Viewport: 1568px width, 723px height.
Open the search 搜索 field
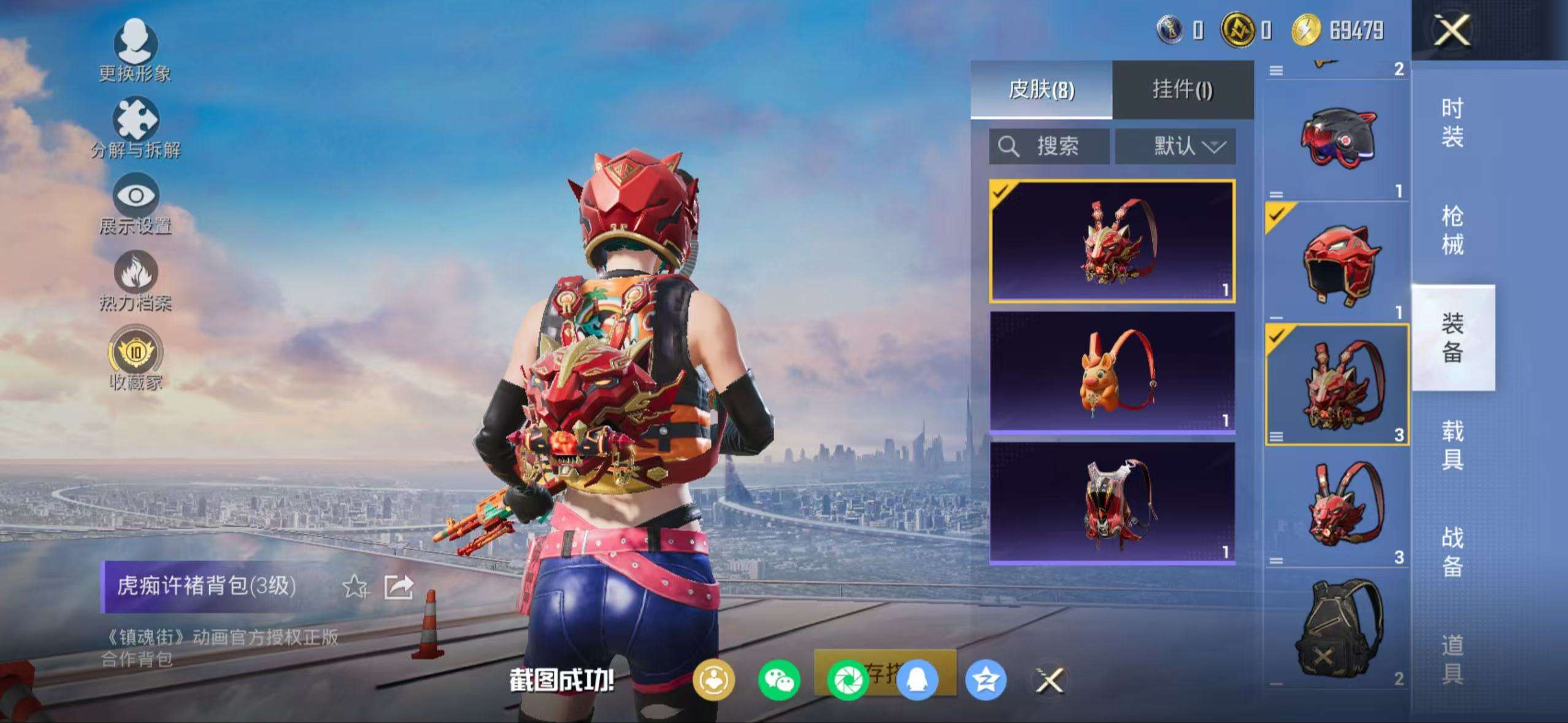tap(1049, 146)
